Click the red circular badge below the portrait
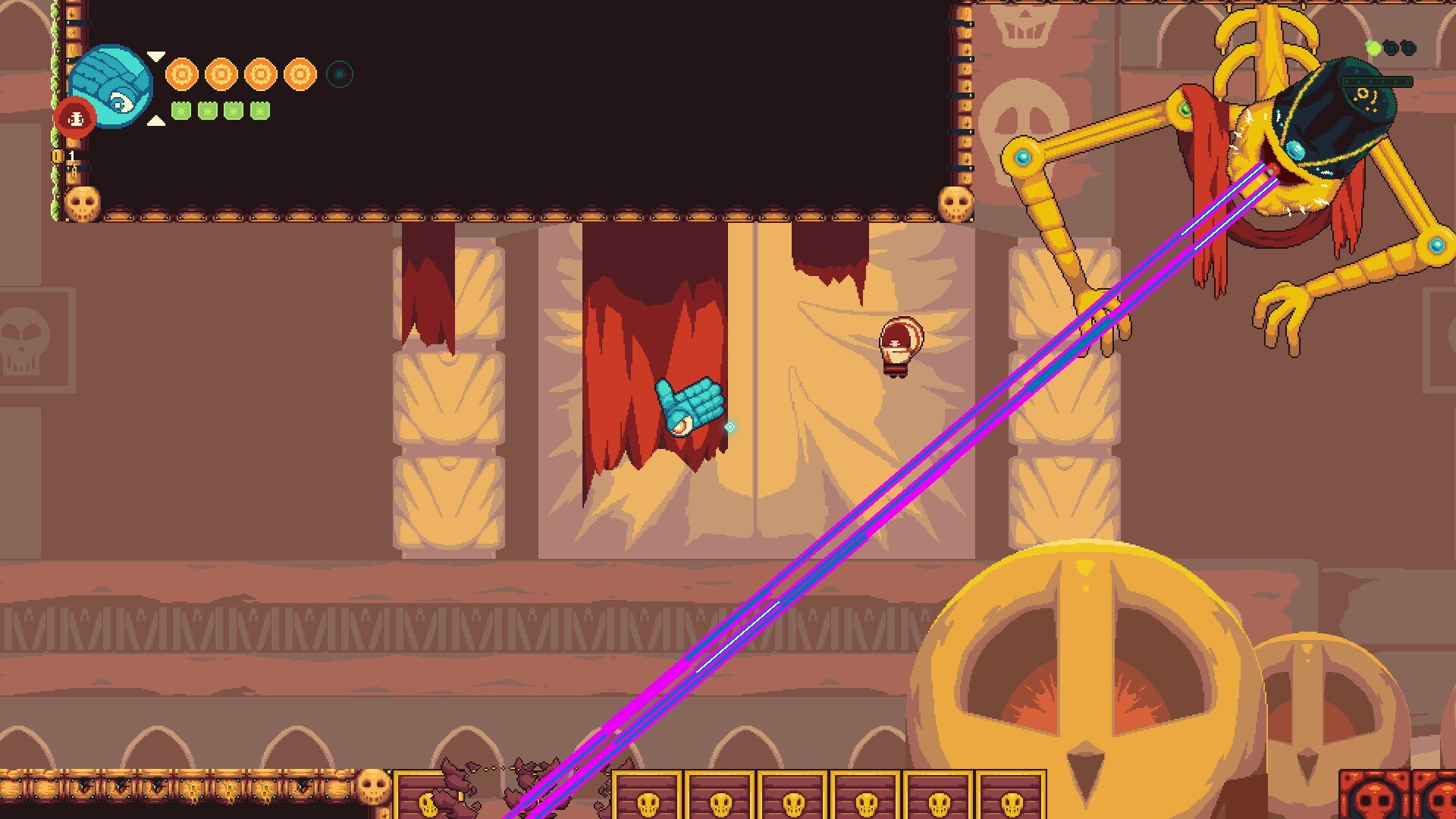 click(x=76, y=118)
